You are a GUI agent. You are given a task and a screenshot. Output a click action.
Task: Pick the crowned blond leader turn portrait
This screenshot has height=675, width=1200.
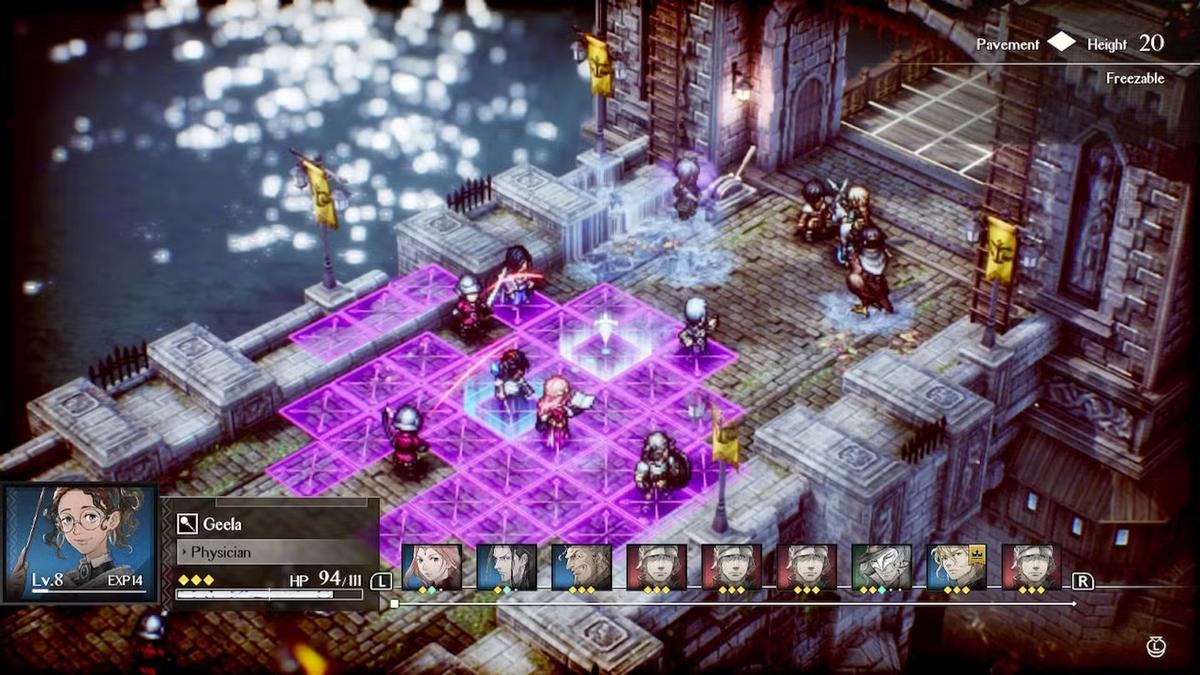pos(956,567)
